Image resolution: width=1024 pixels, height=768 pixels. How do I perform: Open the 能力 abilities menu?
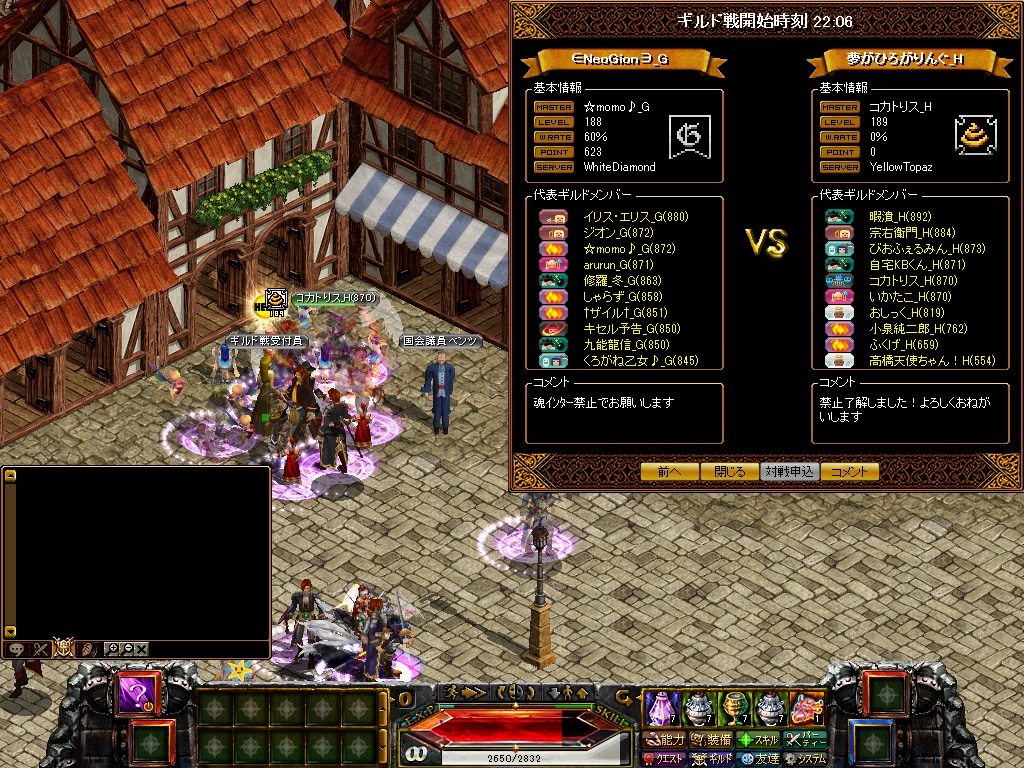pos(663,740)
